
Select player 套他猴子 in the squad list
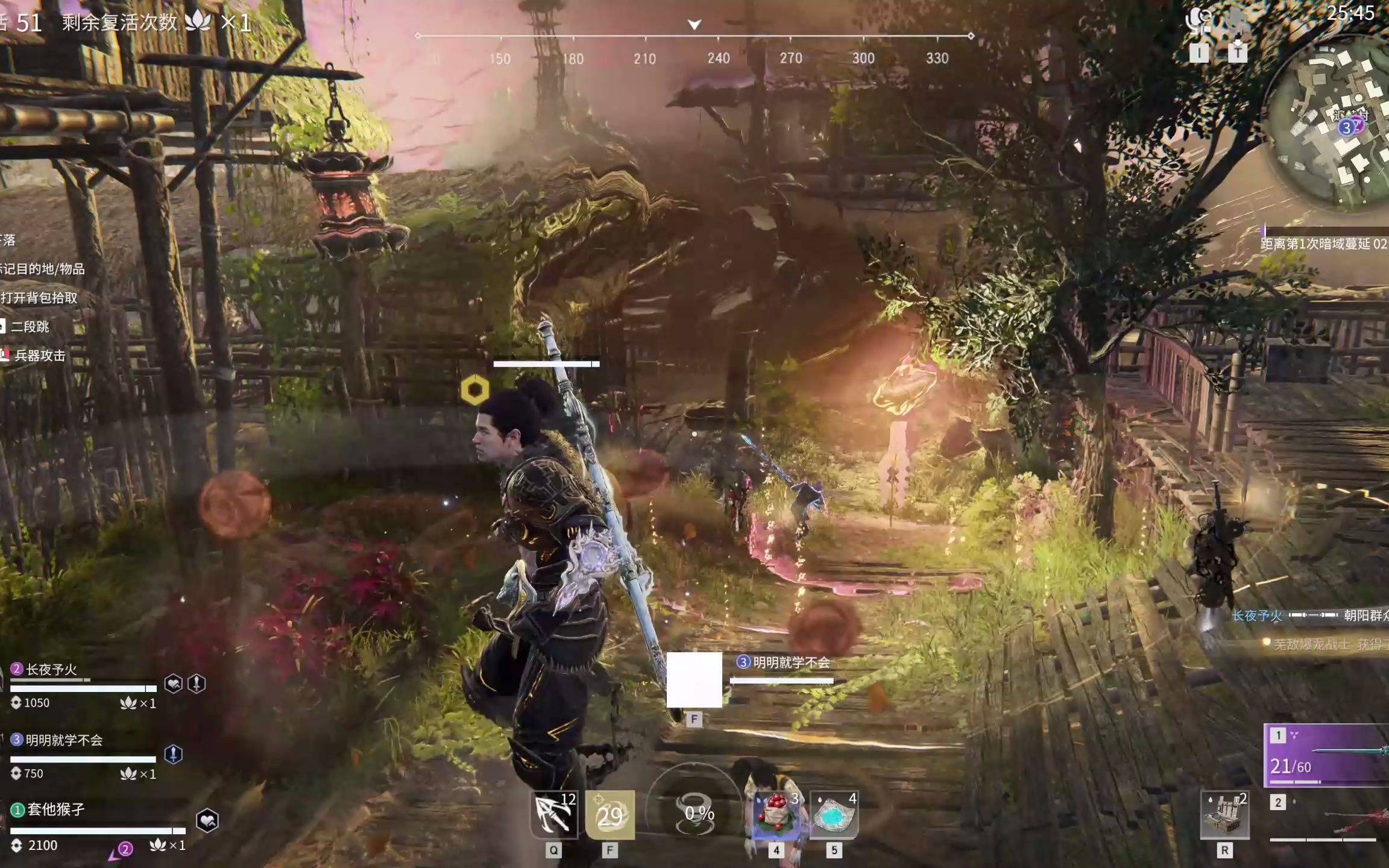55,810
